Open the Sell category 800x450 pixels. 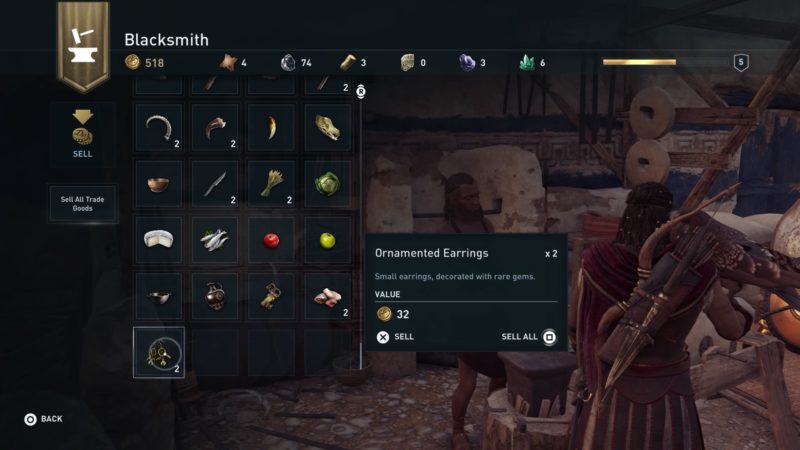tap(83, 135)
